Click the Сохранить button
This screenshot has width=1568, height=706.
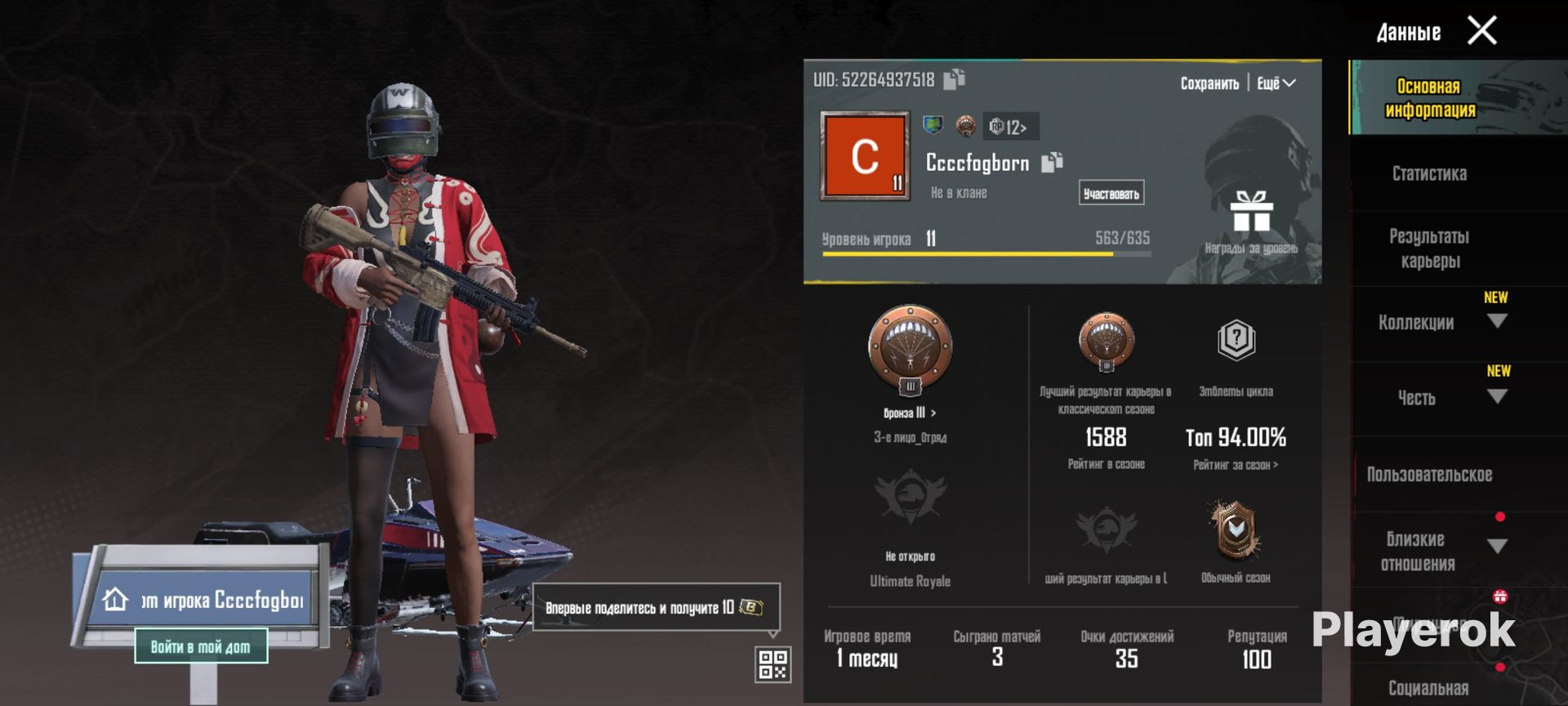click(1209, 83)
